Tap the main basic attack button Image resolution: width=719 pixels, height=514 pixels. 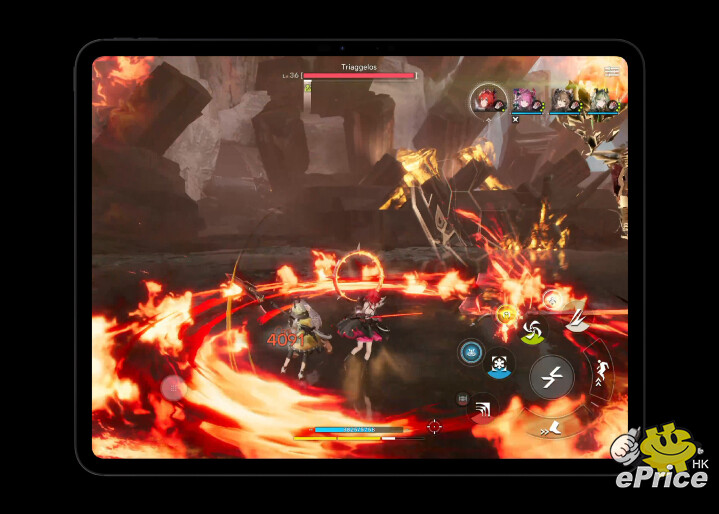pos(551,376)
